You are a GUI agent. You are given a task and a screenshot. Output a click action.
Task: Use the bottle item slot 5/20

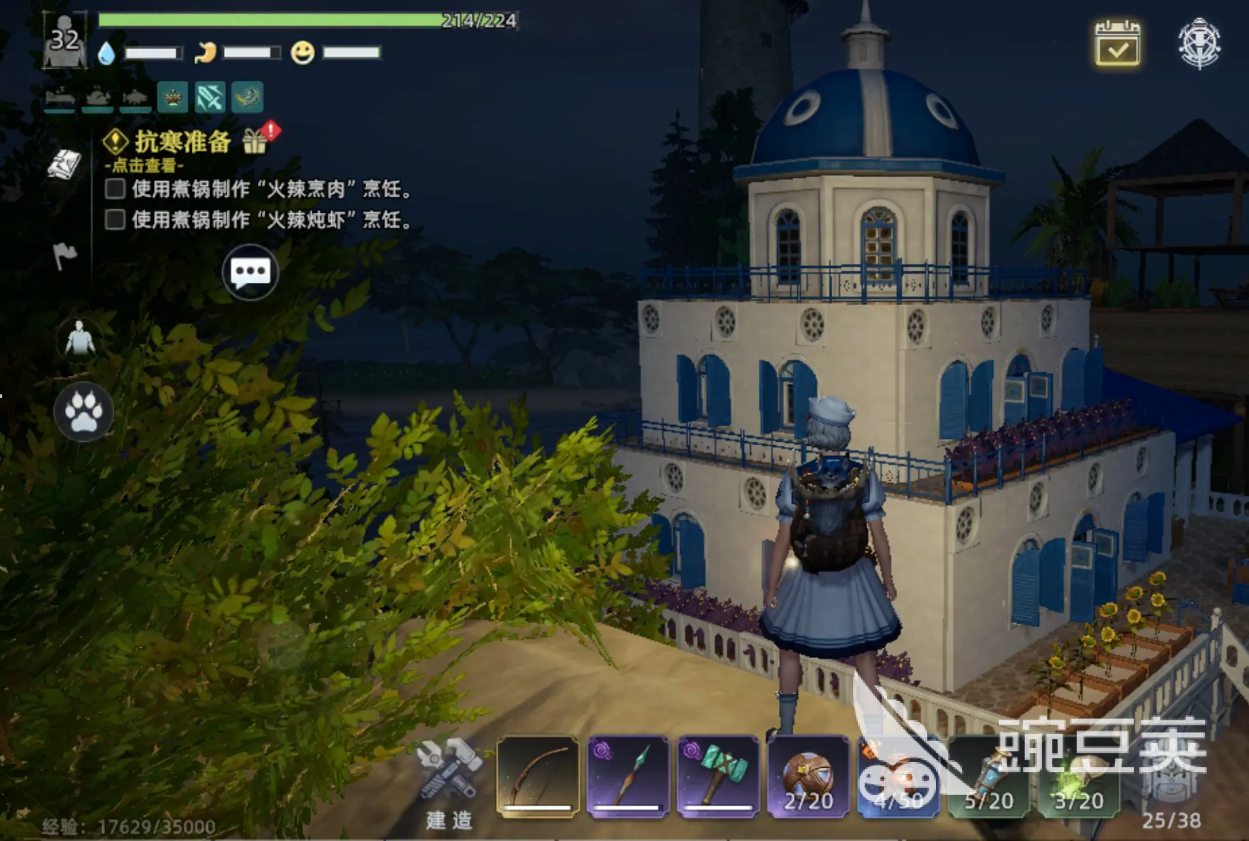click(x=988, y=777)
